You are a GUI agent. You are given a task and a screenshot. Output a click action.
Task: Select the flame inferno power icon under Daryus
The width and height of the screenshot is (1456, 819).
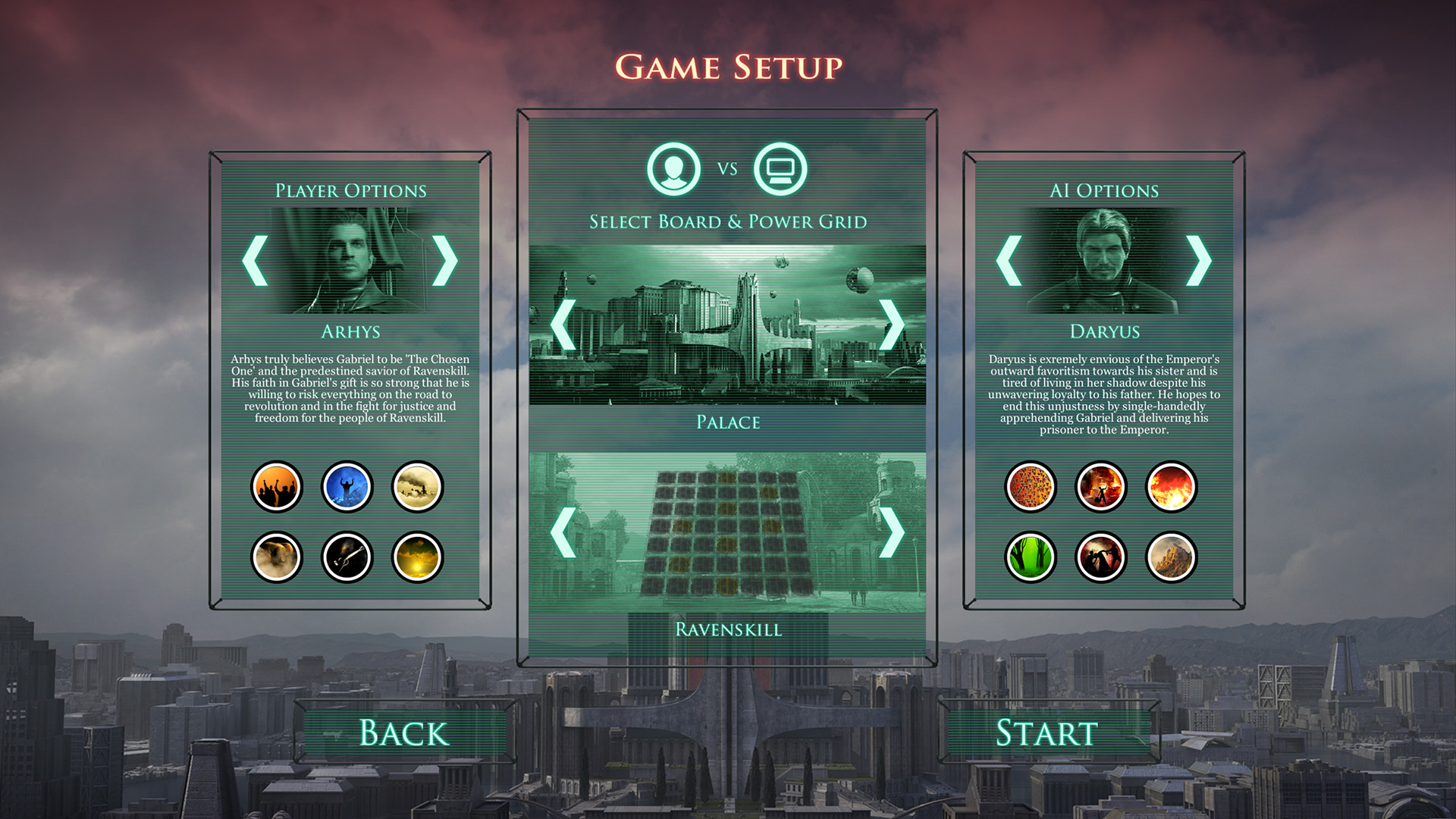point(1171,488)
